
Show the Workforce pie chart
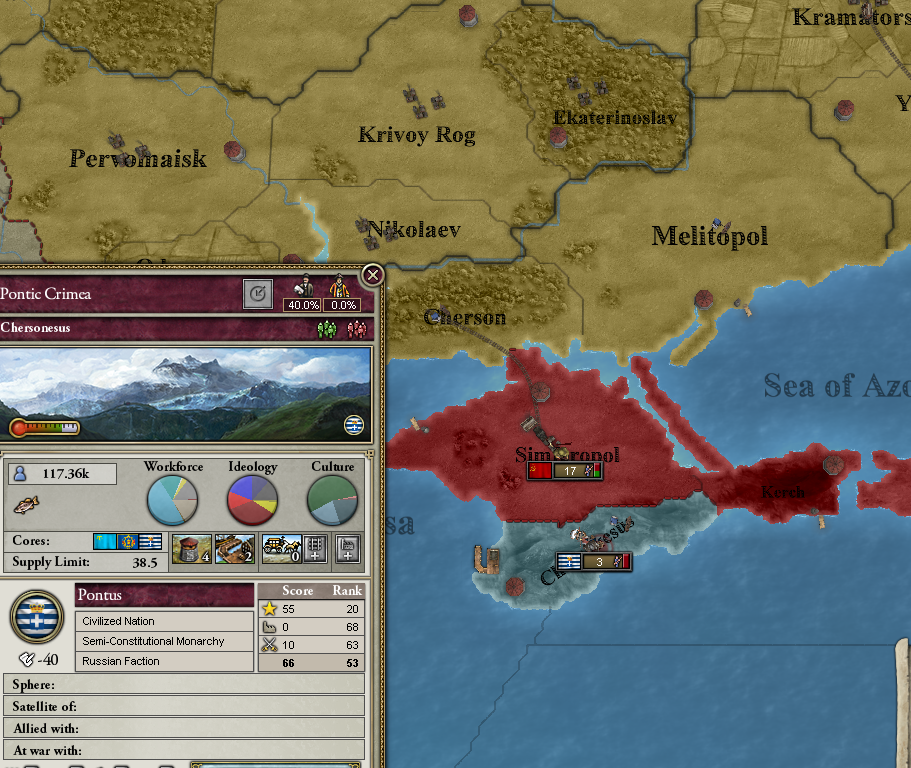[x=172, y=500]
